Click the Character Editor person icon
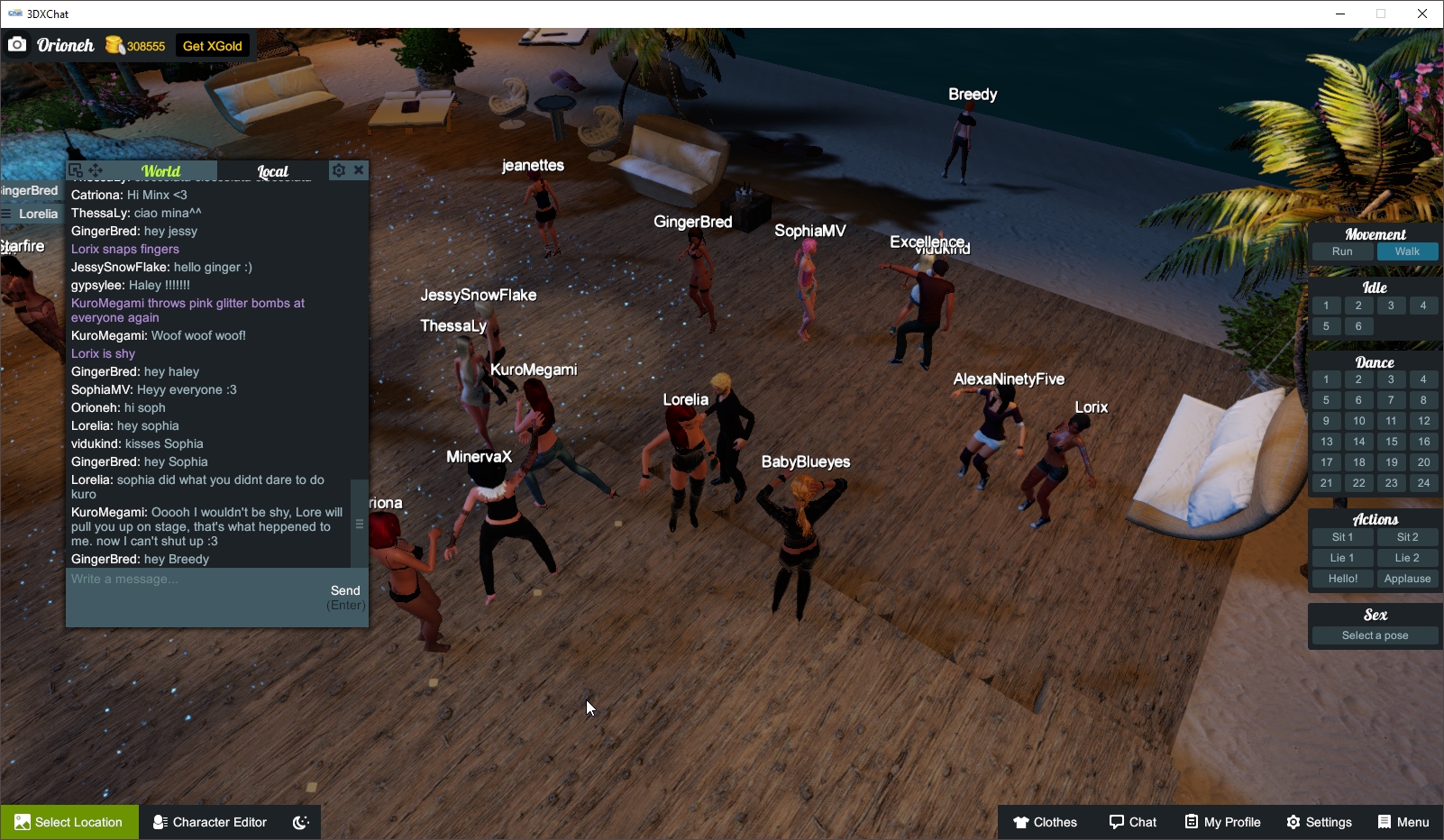This screenshot has width=1444, height=840. click(158, 821)
